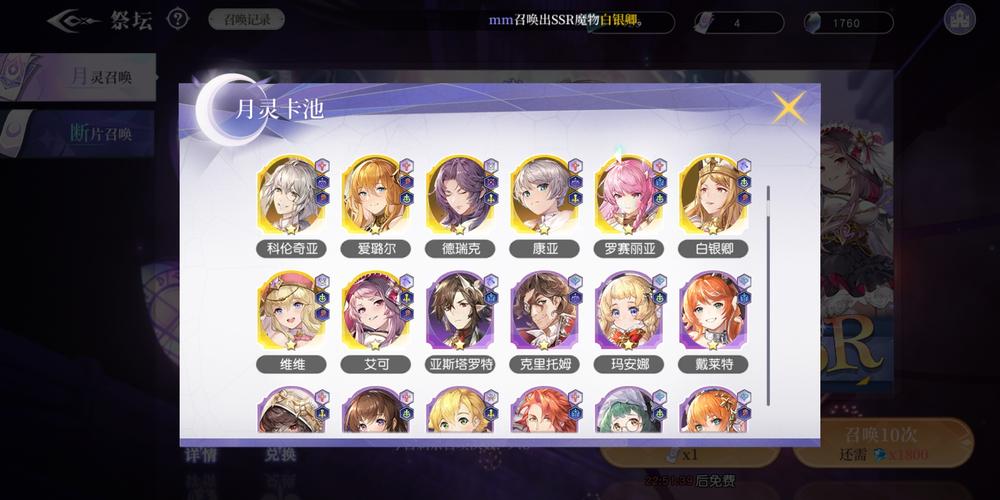Open the castle home icon
Screen dimensions: 1000x500
(959, 20)
